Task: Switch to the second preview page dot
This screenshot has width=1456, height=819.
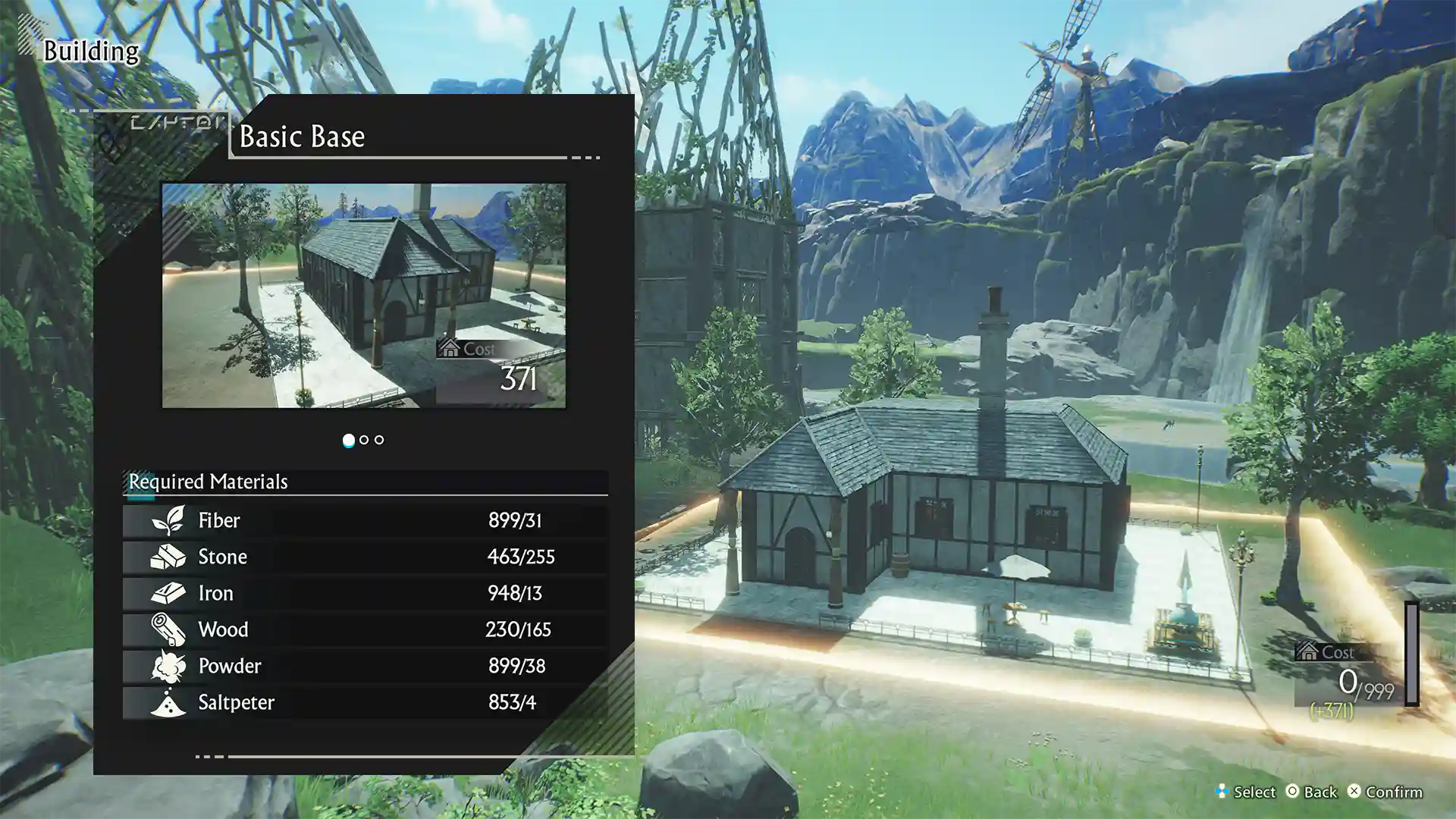Action: 364,440
